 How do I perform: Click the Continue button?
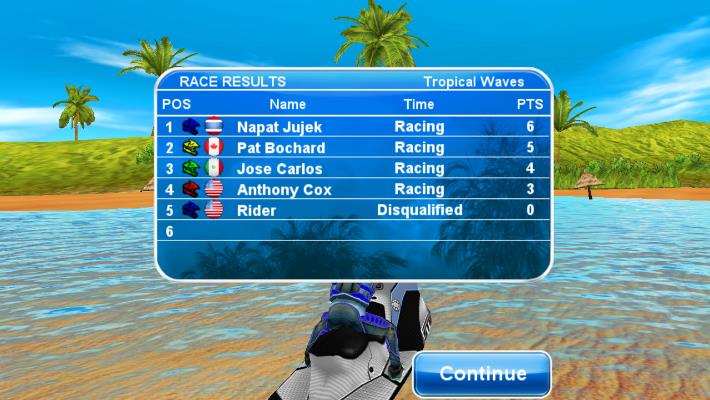point(482,374)
